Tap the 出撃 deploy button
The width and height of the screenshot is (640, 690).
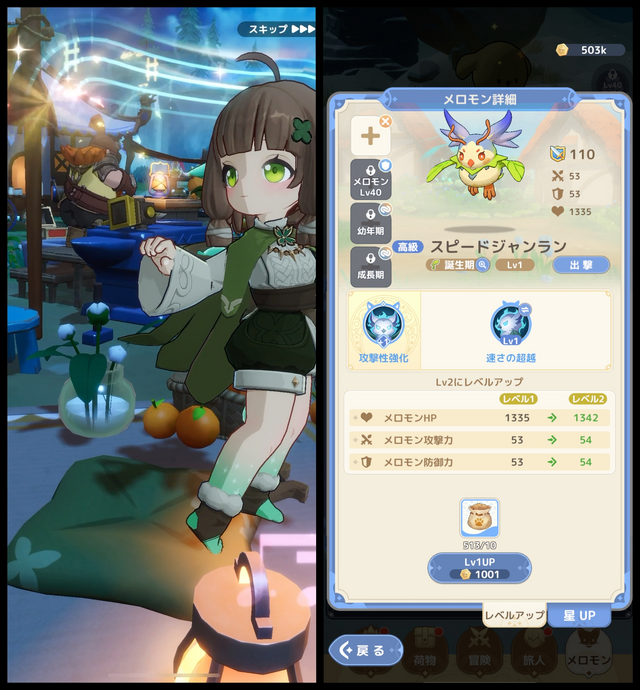[x=579, y=264]
